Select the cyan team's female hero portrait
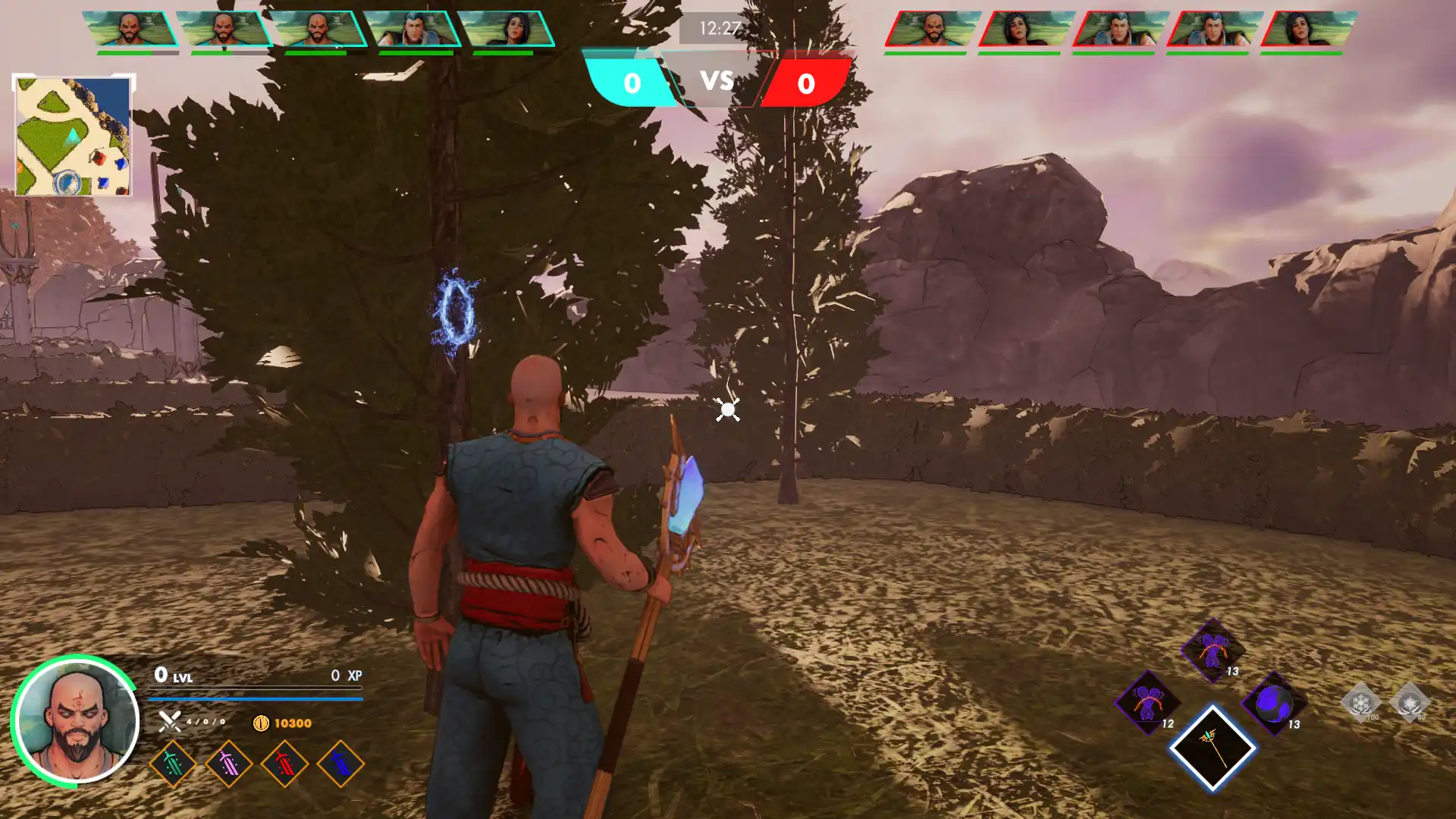The width and height of the screenshot is (1456, 819). coord(509,30)
